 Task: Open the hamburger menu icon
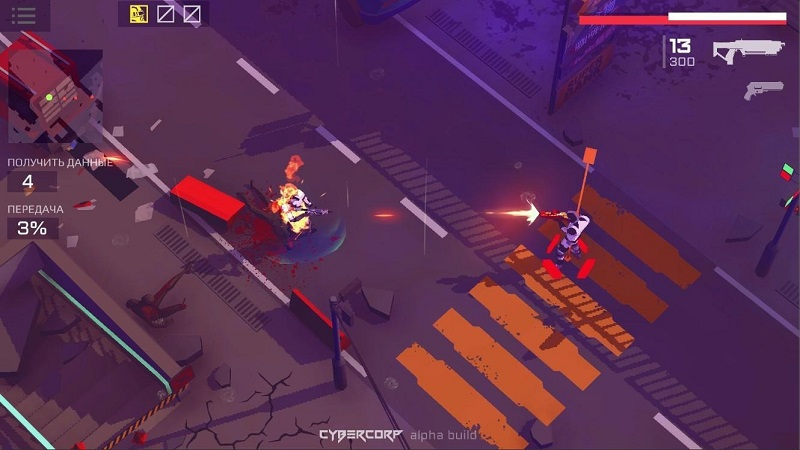[22, 15]
